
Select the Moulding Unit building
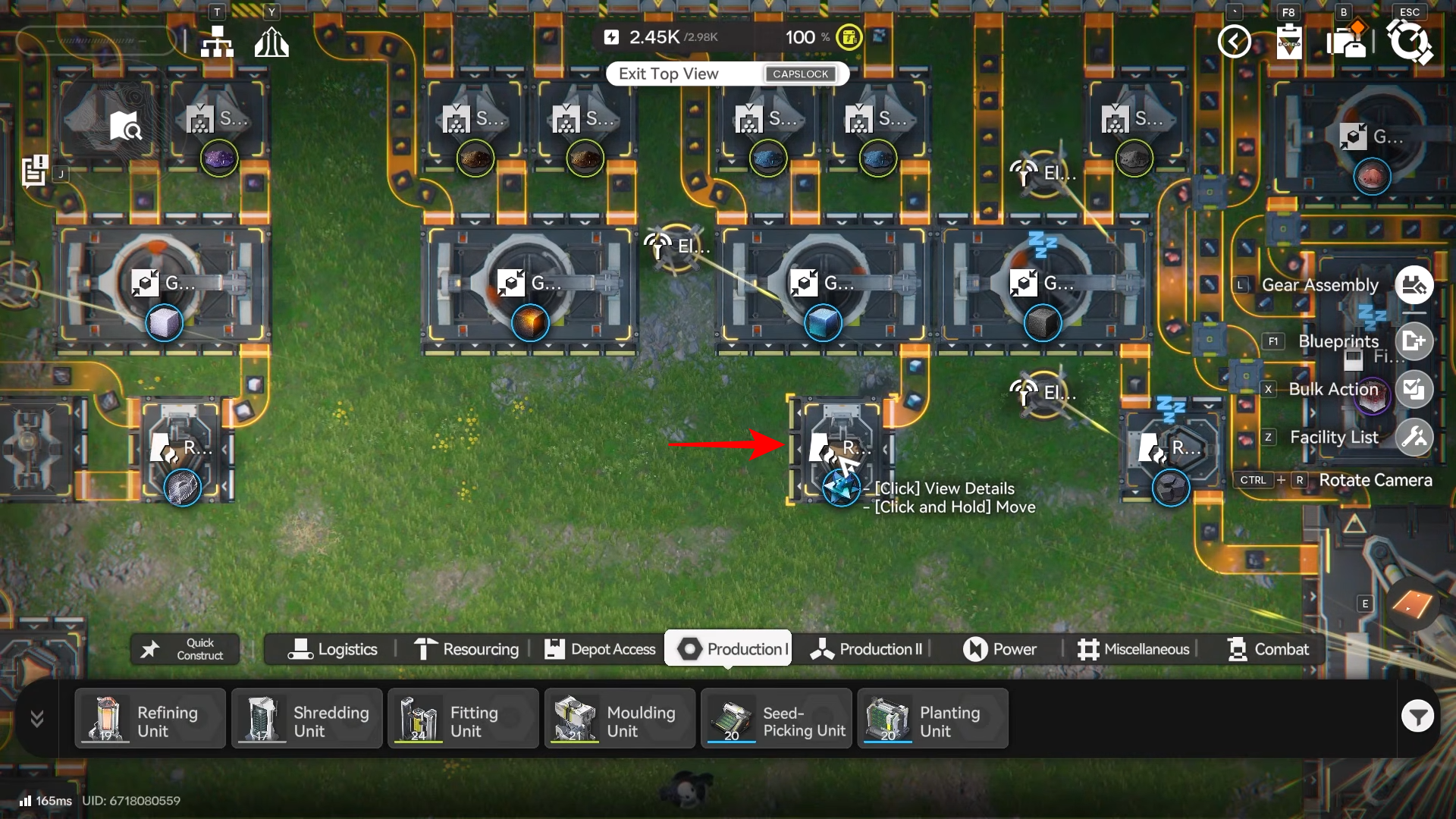pyautogui.click(x=620, y=719)
